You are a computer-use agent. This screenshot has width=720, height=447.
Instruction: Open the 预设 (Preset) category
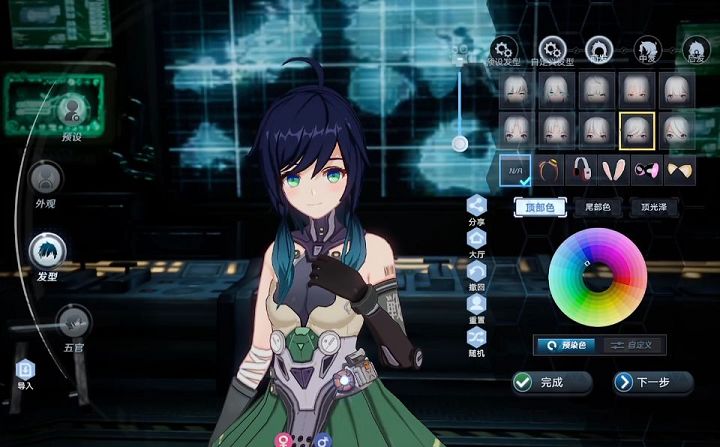click(71, 112)
